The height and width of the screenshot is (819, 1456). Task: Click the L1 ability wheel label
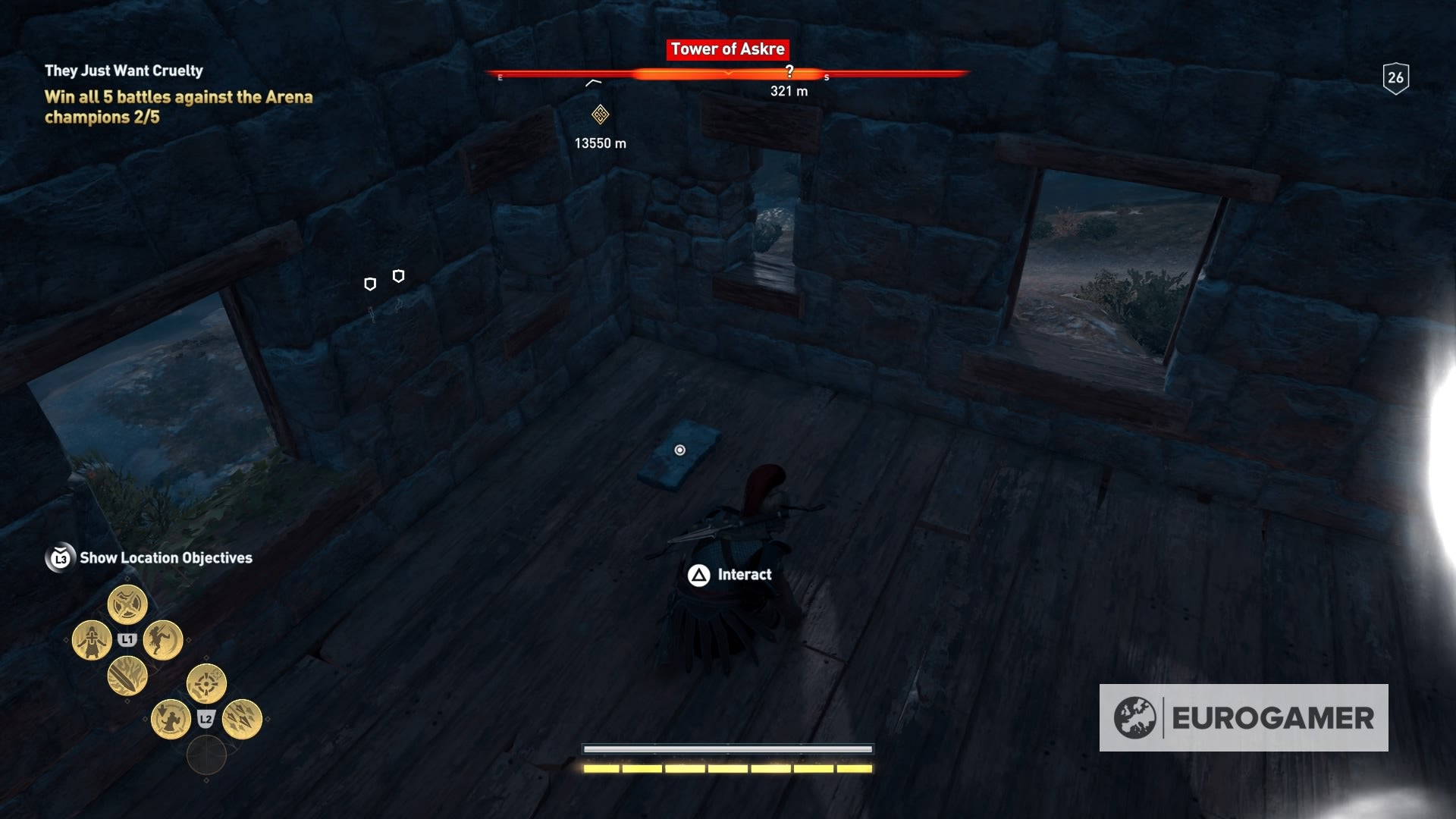coord(127,639)
